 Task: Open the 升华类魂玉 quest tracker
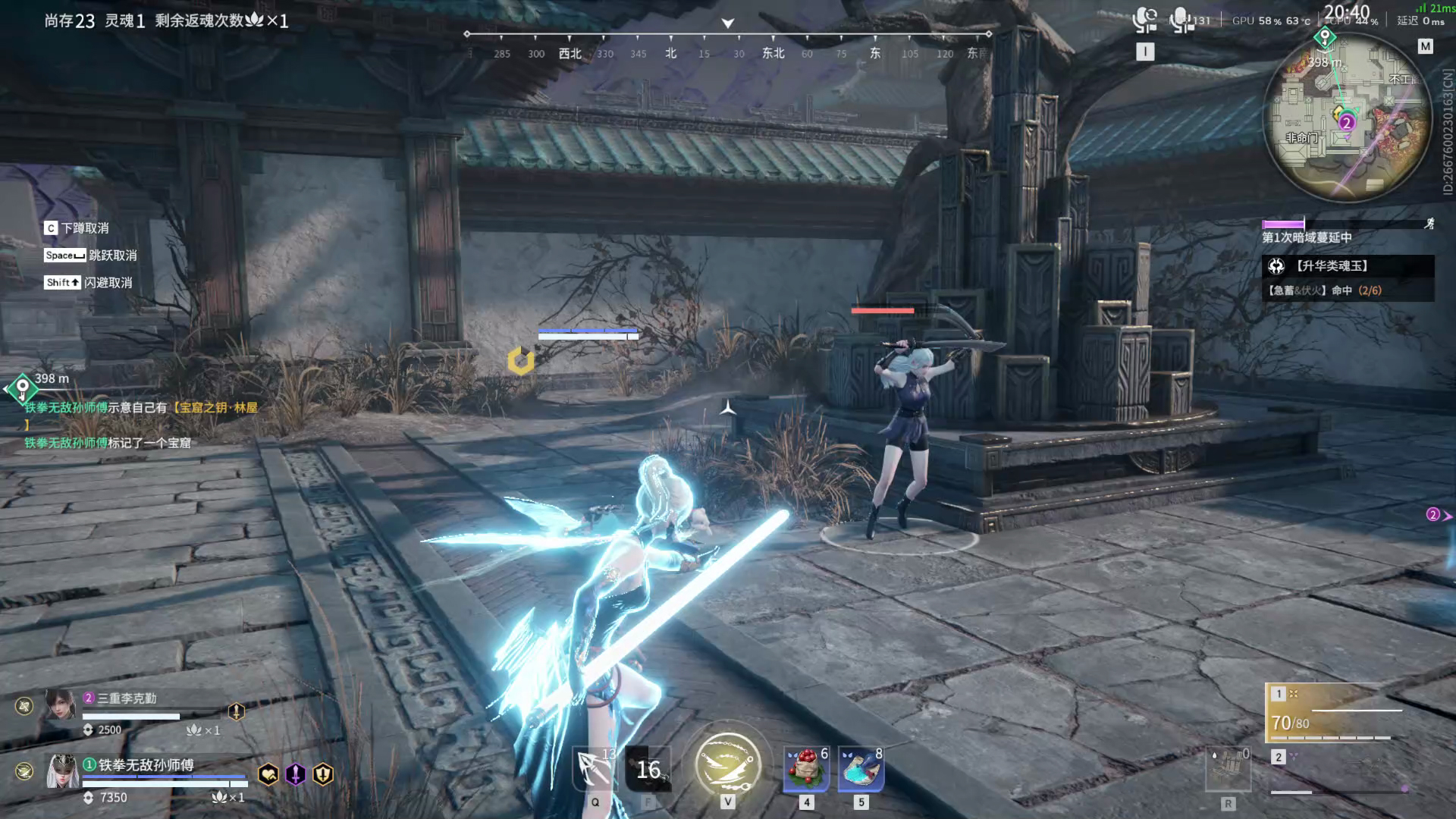[x=1348, y=266]
